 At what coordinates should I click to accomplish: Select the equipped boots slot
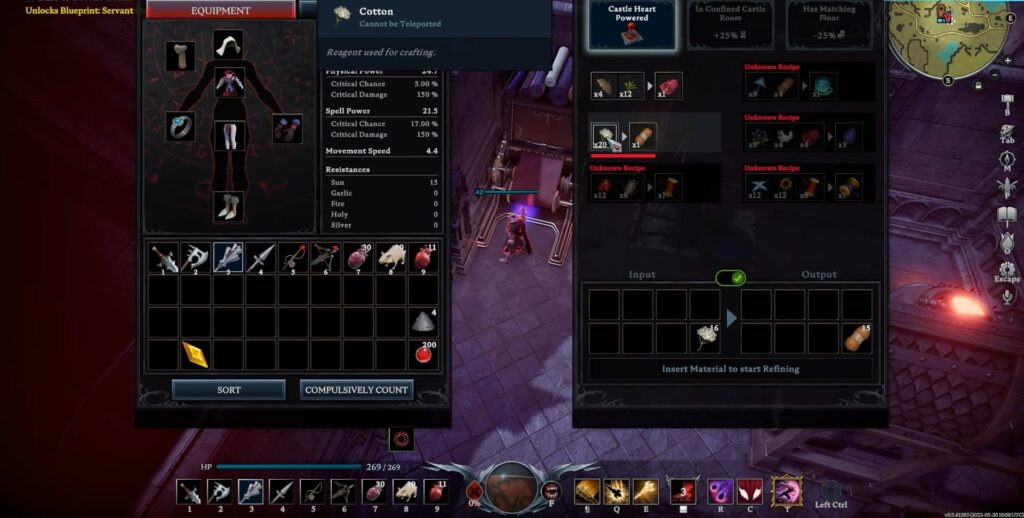(228, 207)
